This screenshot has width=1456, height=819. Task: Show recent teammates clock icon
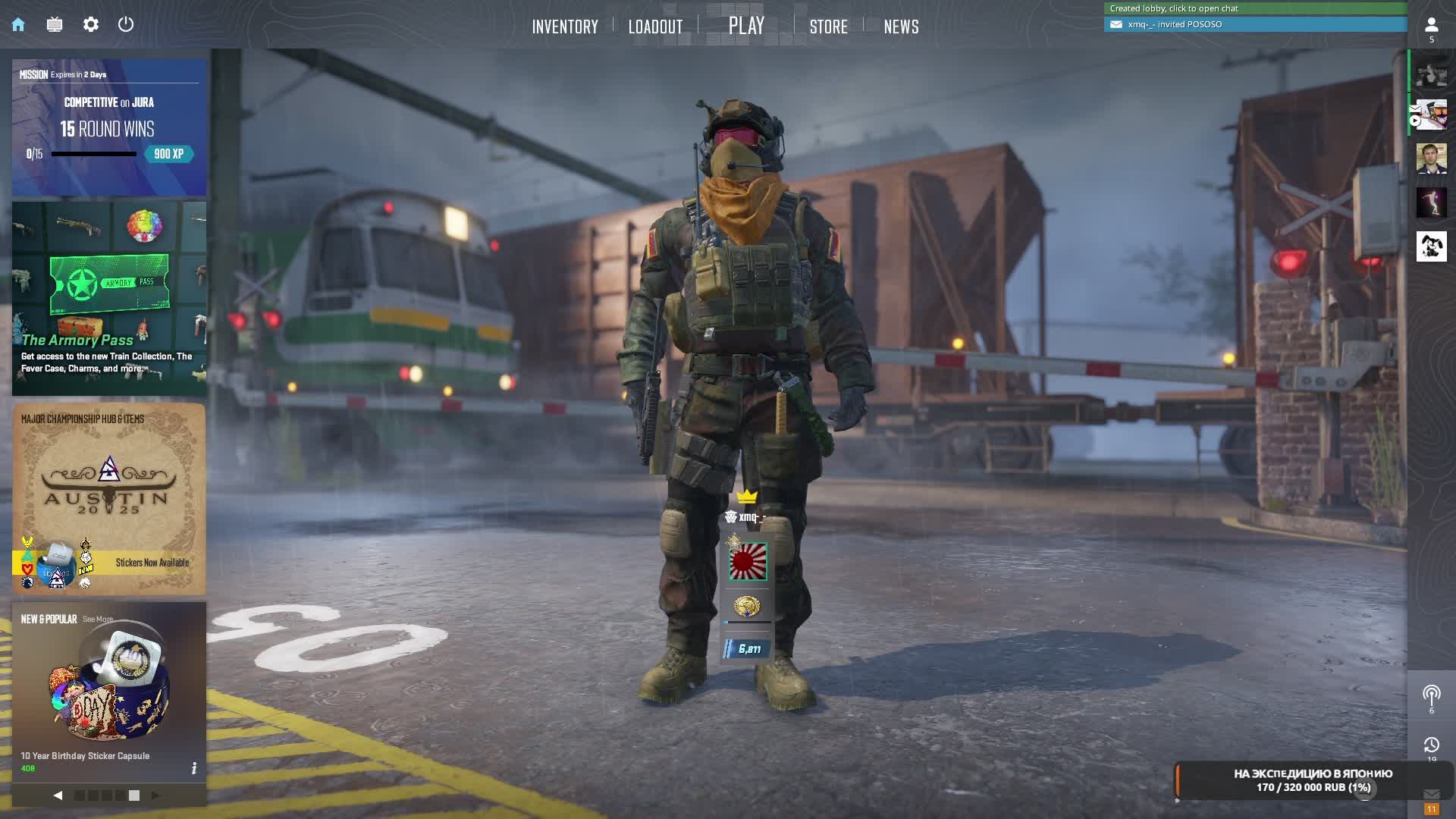1431,745
